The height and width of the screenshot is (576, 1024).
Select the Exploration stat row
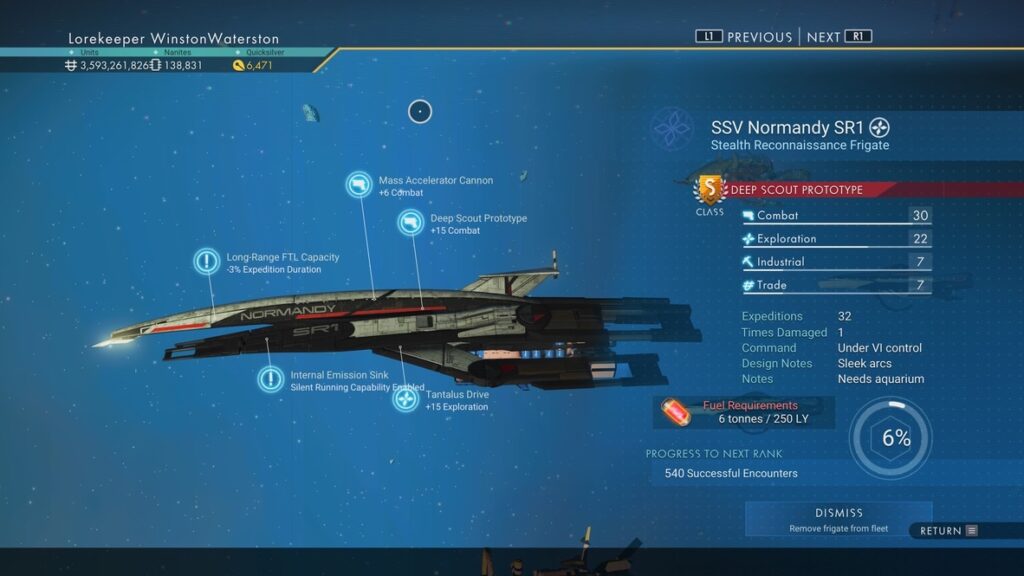[x=836, y=239]
